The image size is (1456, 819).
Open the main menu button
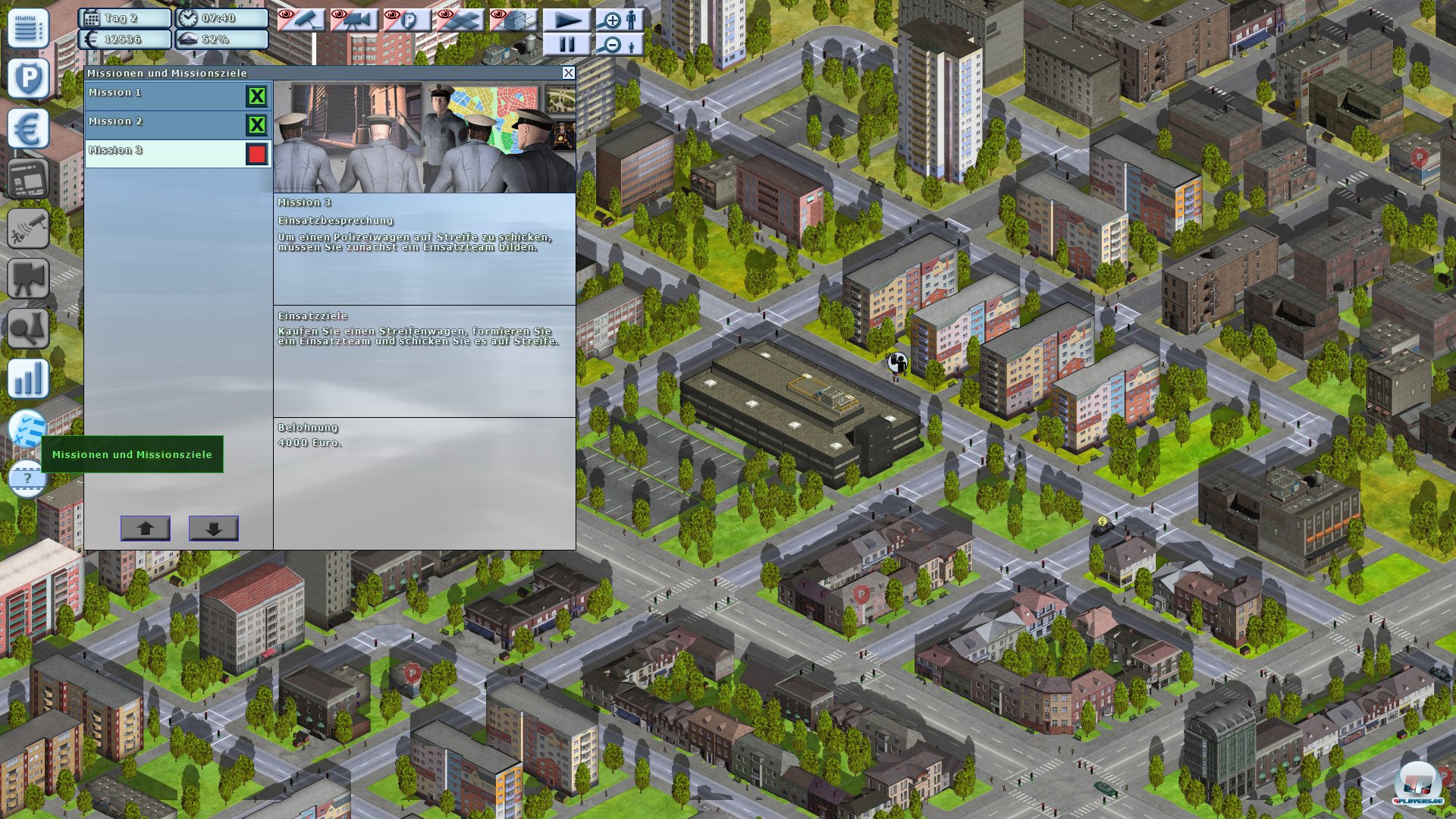point(28,28)
